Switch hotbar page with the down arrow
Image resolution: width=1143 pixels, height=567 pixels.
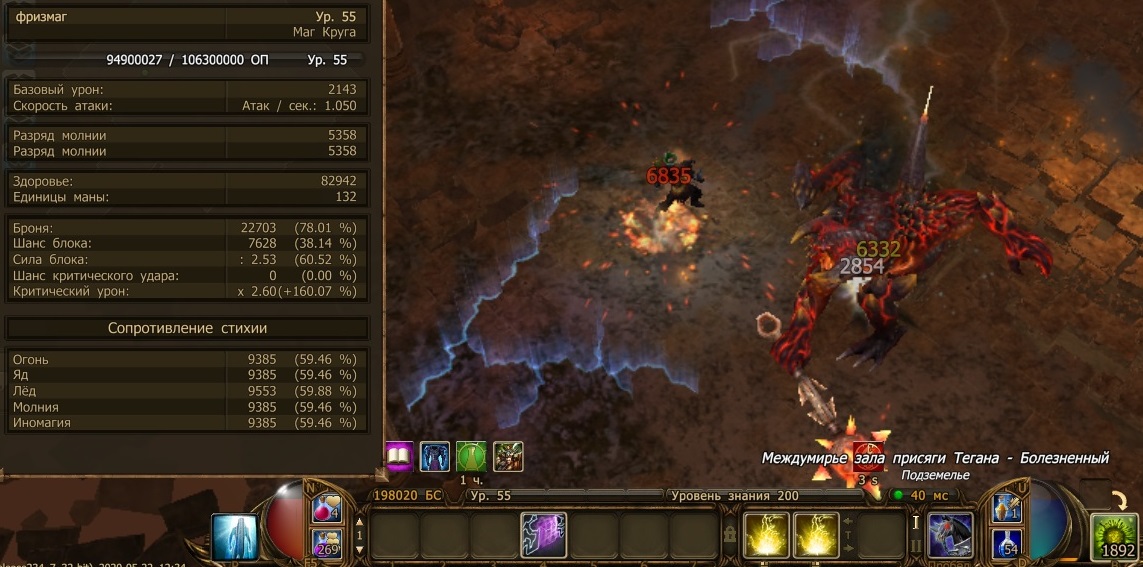pos(360,551)
